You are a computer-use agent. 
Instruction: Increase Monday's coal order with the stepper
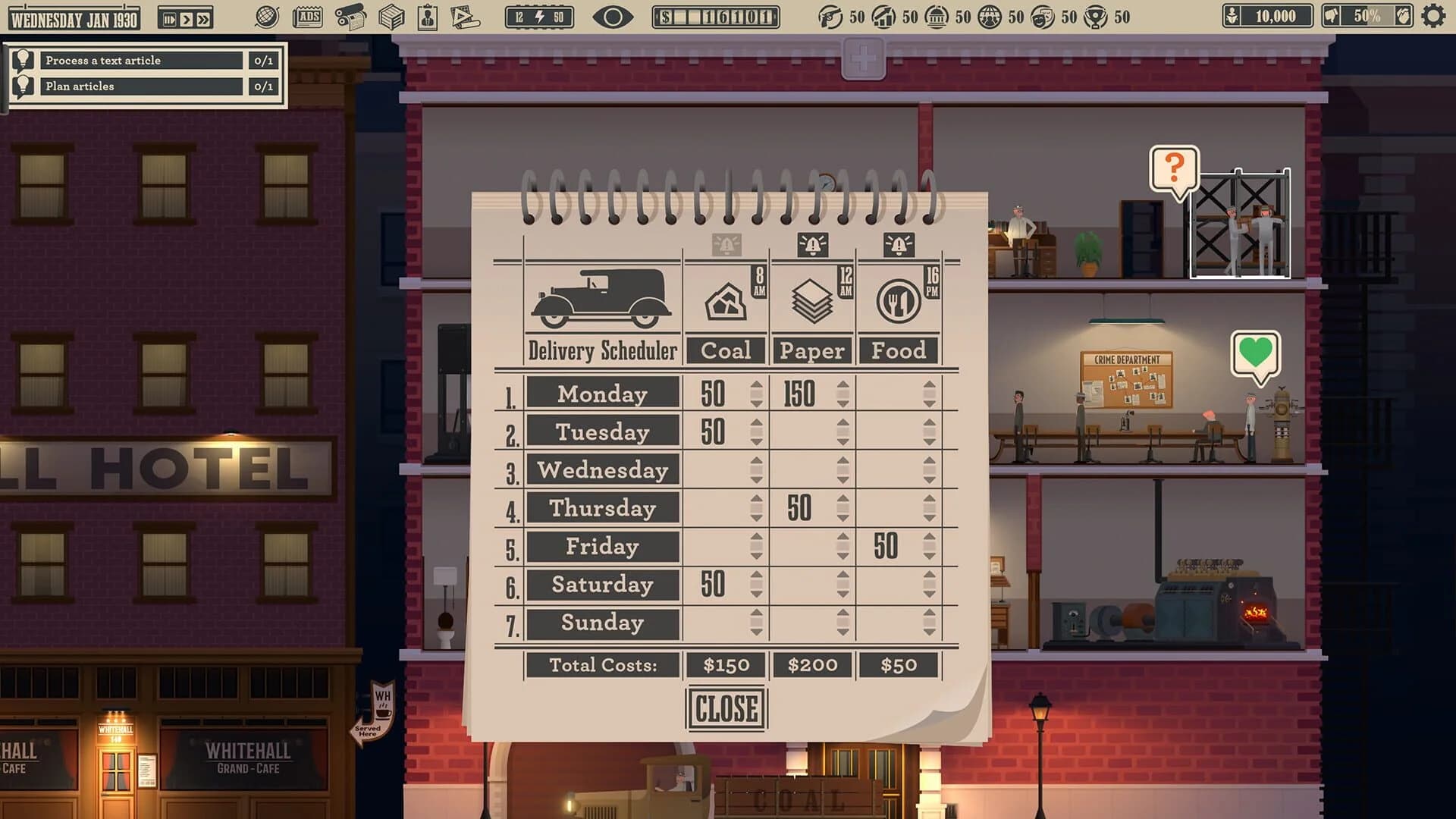pos(755,385)
